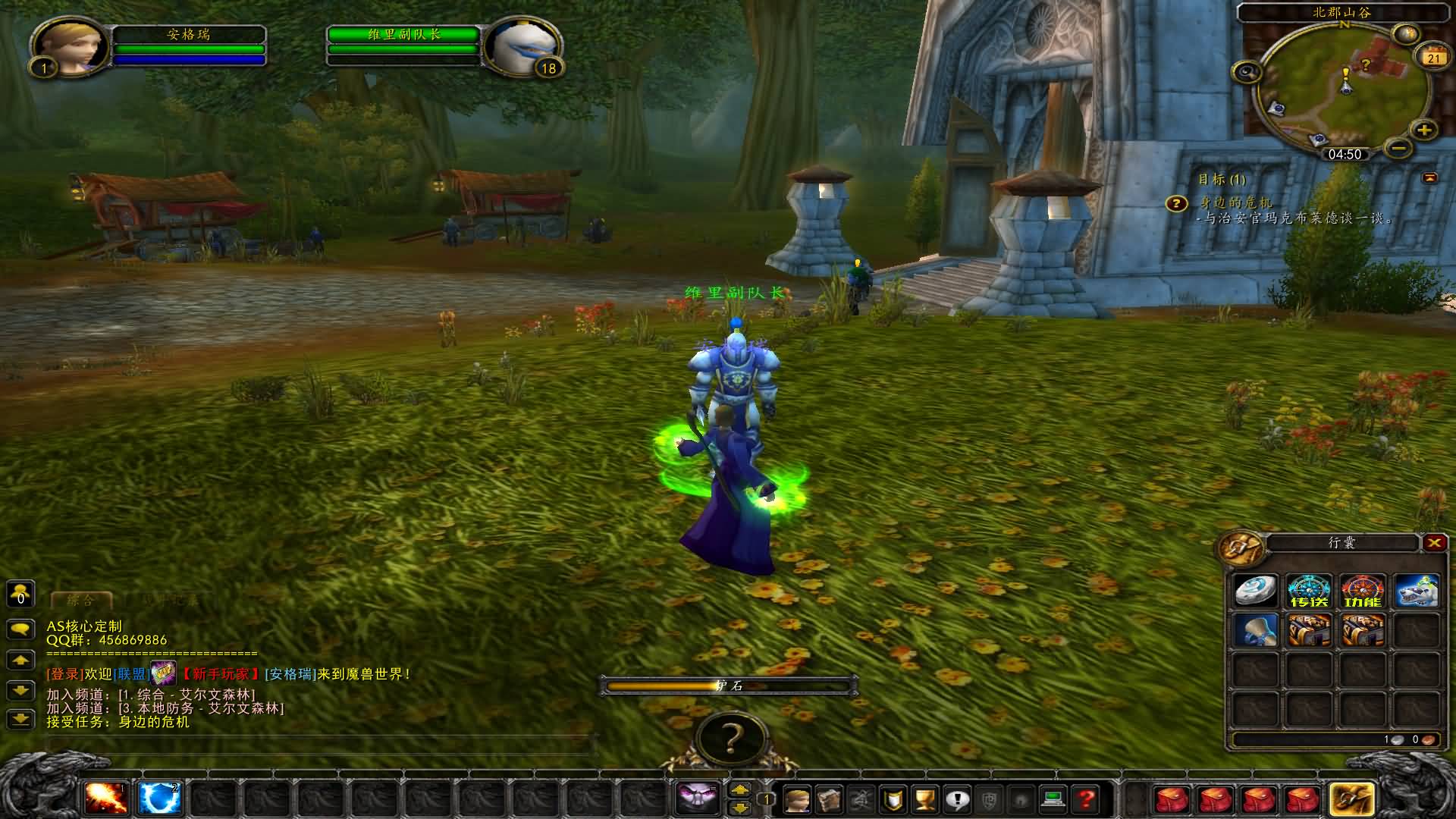Open the spellbook micro button
1456x819 pixels.
pos(830,799)
